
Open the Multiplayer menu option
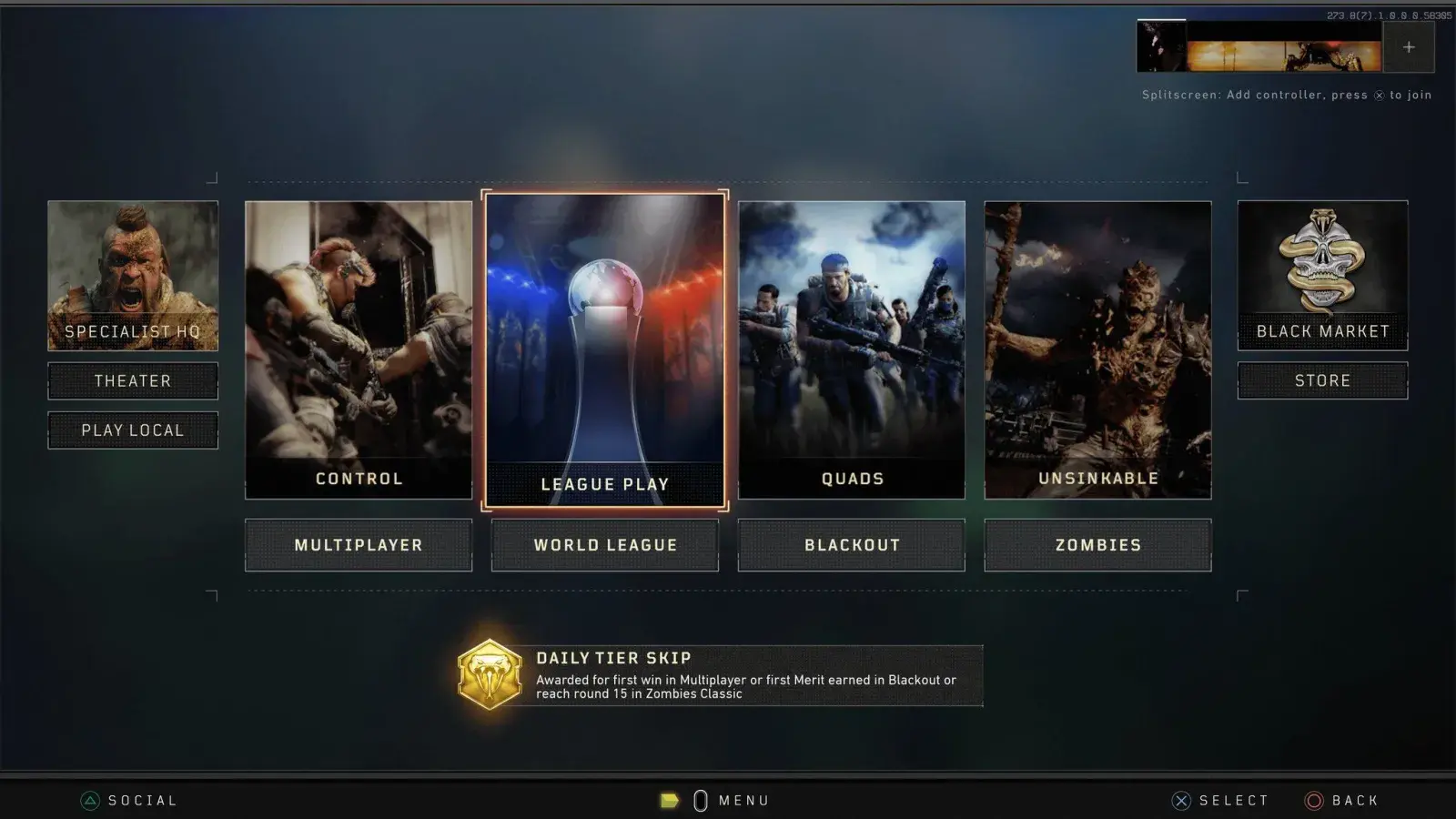[359, 544]
